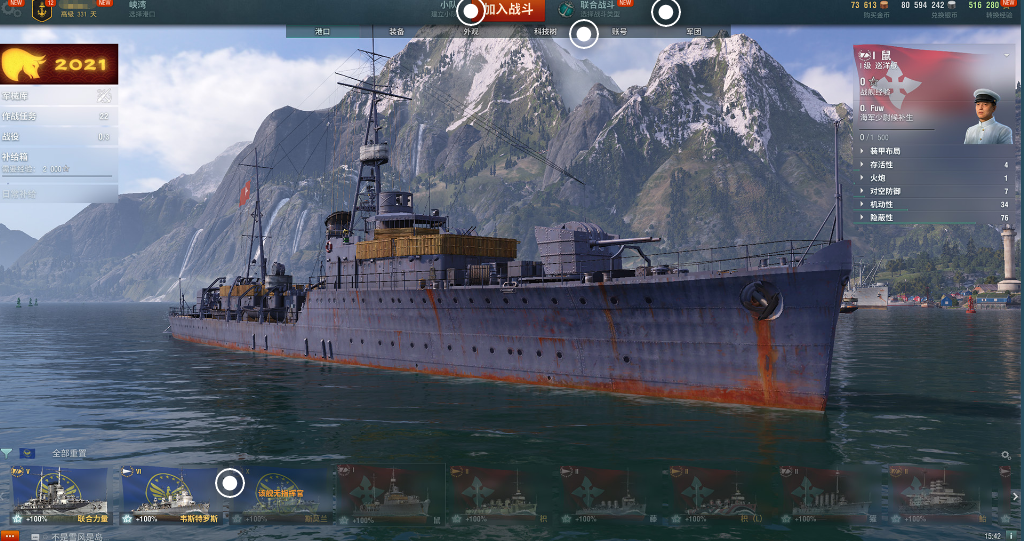Open the commander portrait panel
Screen dimensions: 1024x541
[x=987, y=116]
